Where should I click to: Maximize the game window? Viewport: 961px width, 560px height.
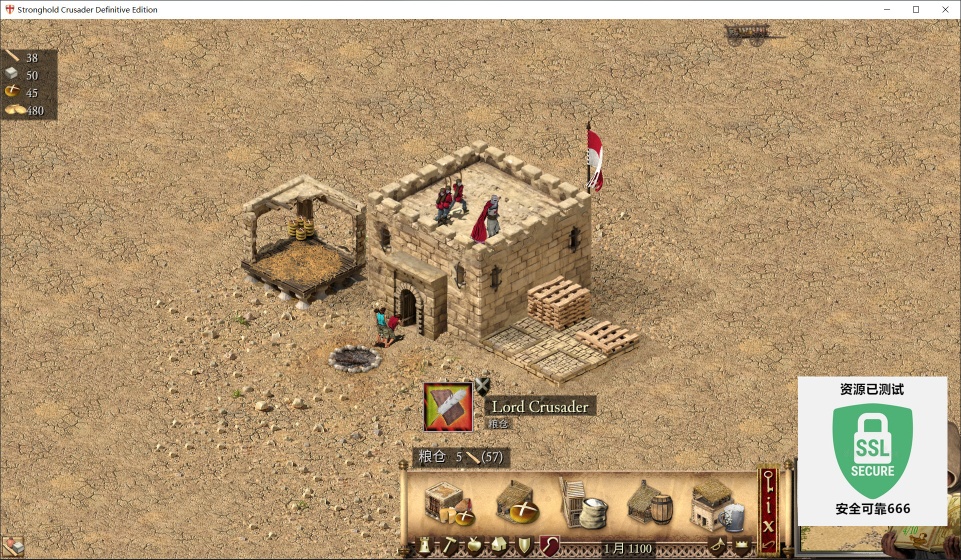(x=915, y=9)
